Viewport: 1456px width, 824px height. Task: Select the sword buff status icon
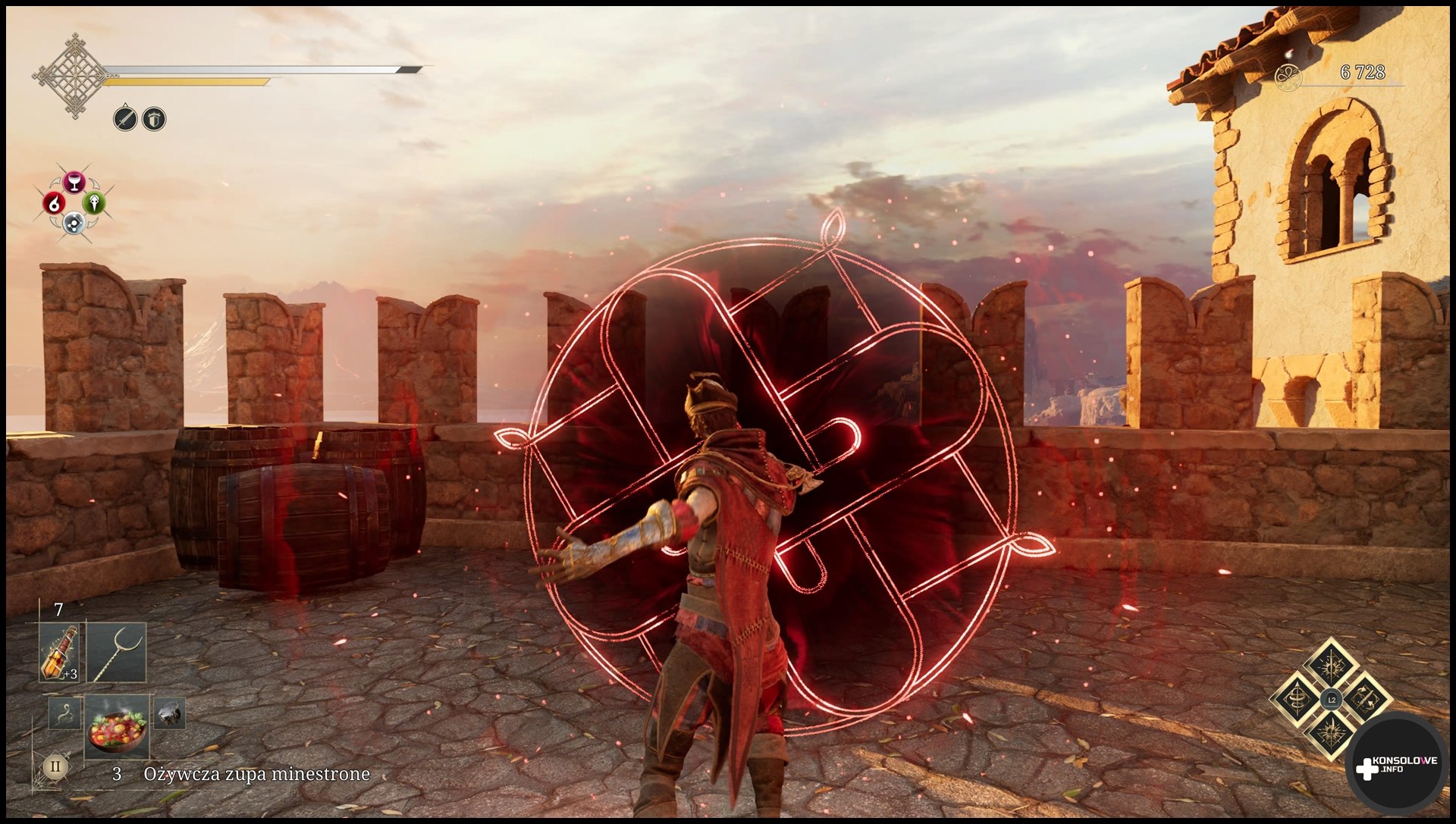(125, 119)
